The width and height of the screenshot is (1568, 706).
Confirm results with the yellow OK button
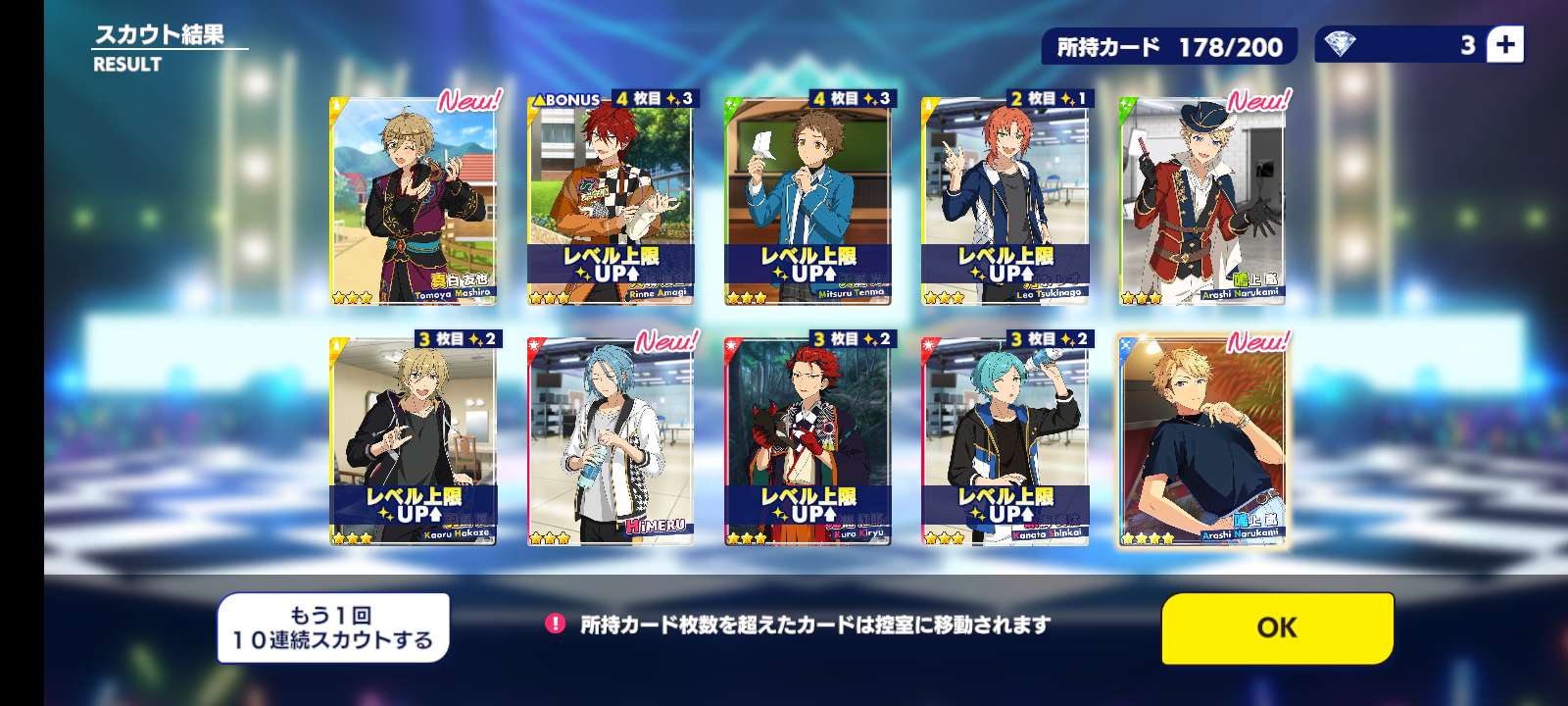(1277, 628)
